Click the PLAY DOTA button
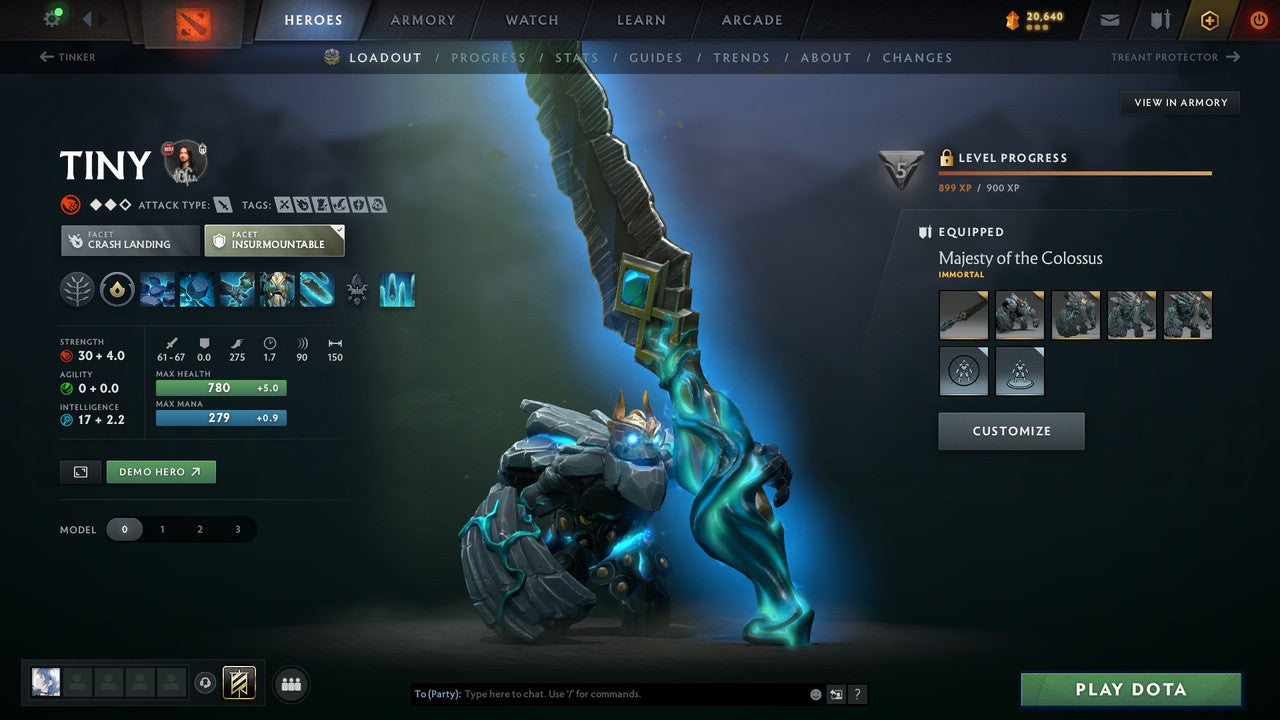 tap(1131, 689)
